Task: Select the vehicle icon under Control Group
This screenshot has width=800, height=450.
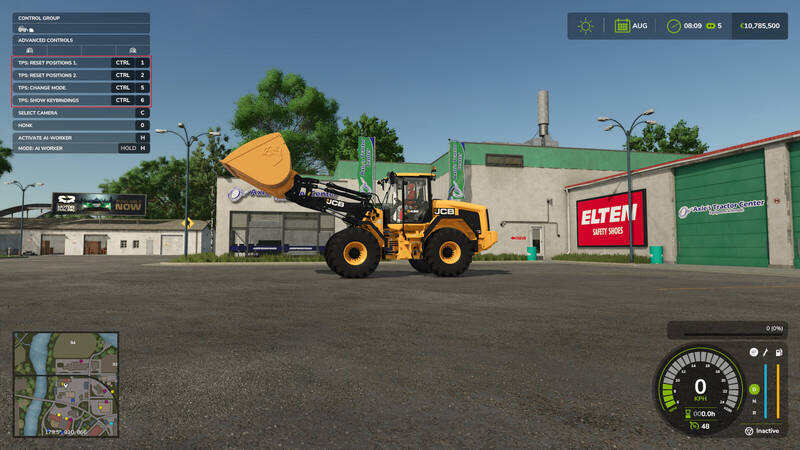Action: pyautogui.click(x=24, y=28)
